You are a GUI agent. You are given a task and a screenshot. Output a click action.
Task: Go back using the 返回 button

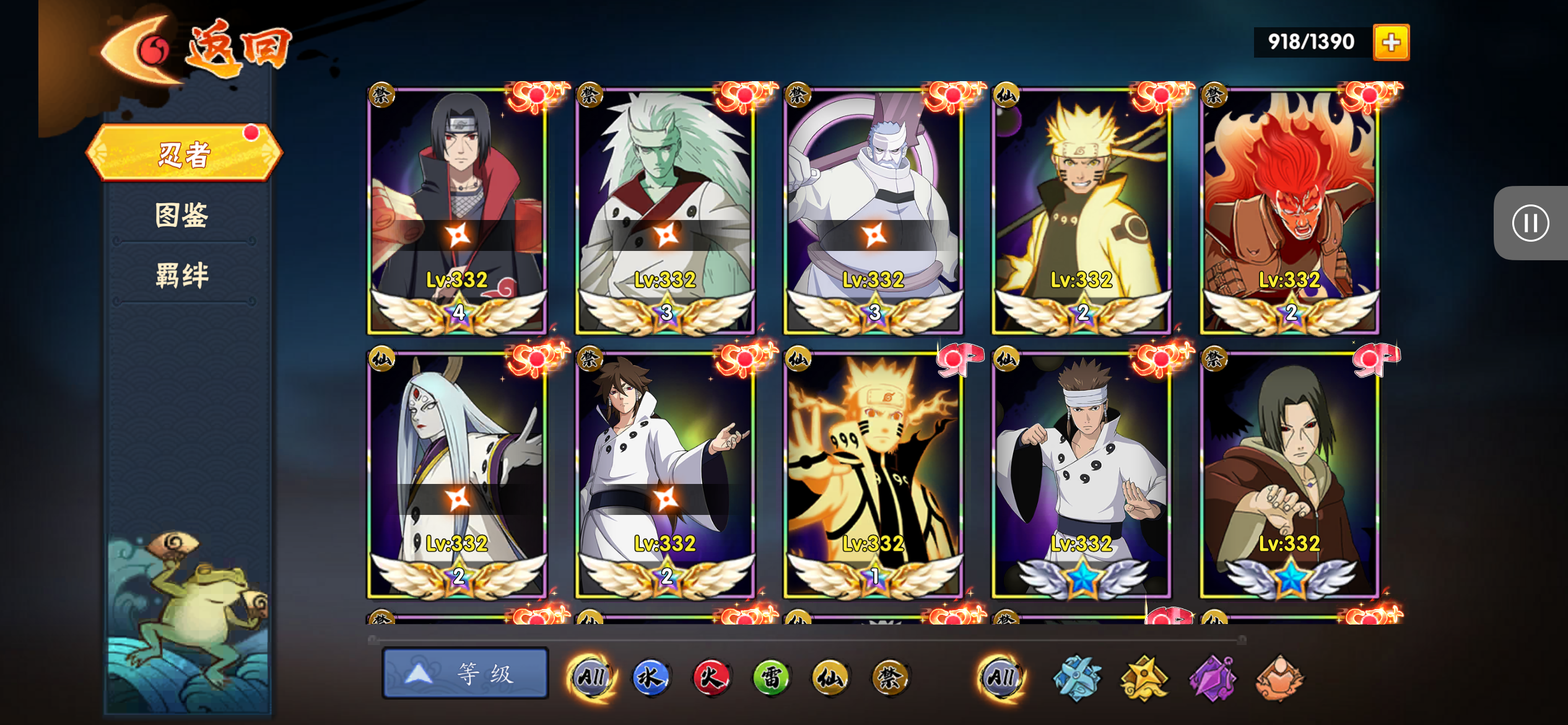coord(198,48)
